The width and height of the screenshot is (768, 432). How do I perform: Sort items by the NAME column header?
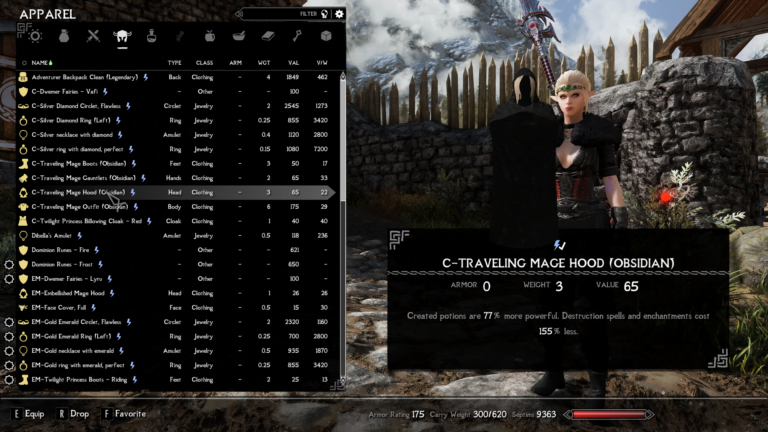pyautogui.click(x=42, y=62)
